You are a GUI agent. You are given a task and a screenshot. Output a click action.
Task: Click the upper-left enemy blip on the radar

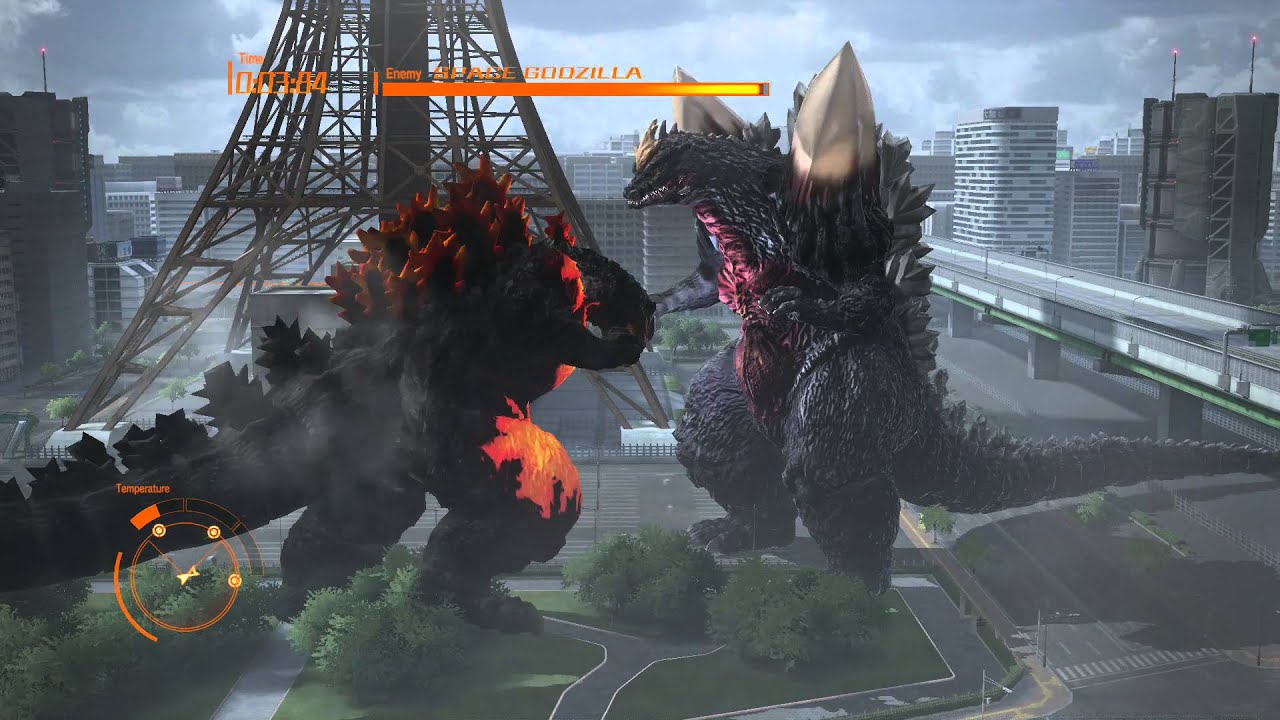(159, 531)
